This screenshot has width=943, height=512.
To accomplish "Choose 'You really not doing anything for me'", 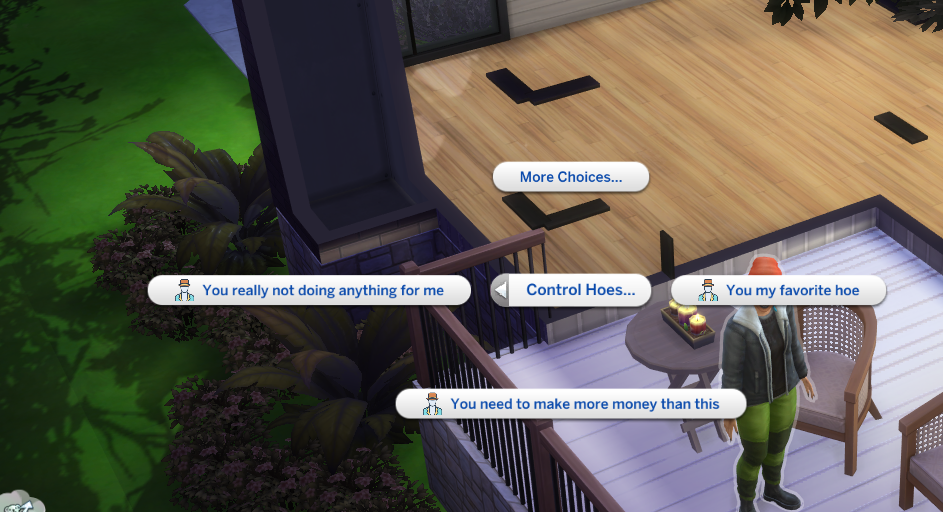I will pos(309,290).
